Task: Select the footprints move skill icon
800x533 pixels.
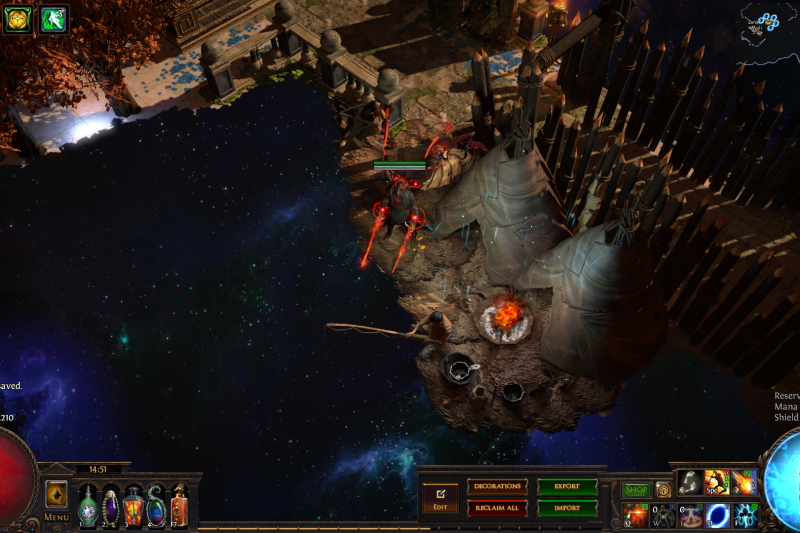Action: (x=690, y=483)
